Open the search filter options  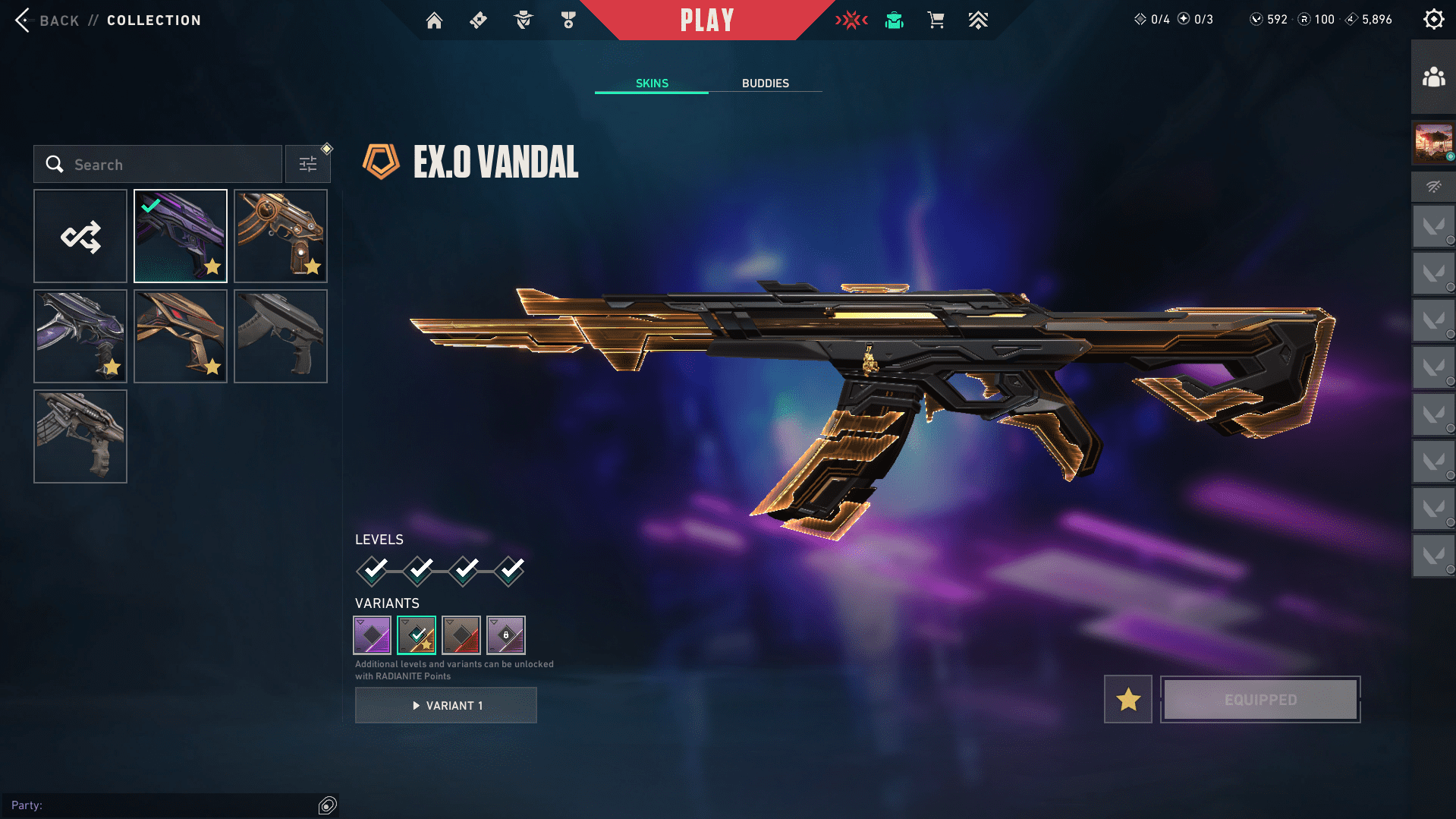point(308,163)
